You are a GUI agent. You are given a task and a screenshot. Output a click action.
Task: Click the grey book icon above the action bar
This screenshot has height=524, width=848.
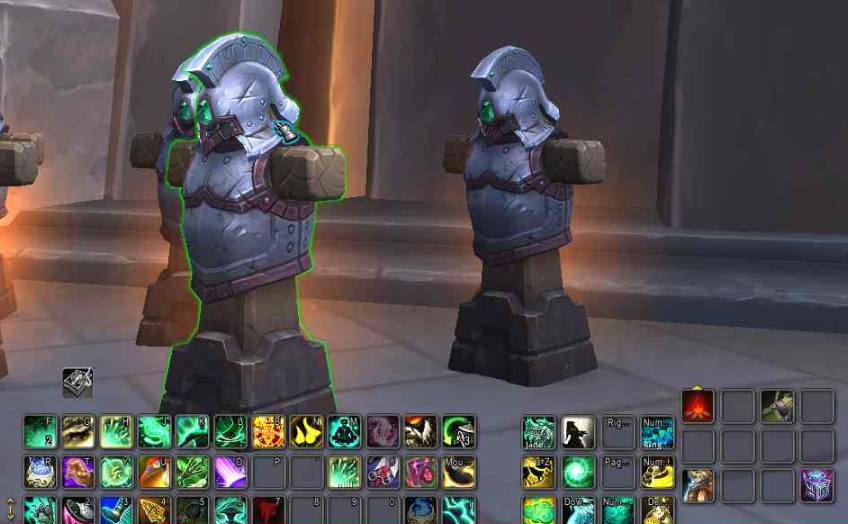point(77,381)
